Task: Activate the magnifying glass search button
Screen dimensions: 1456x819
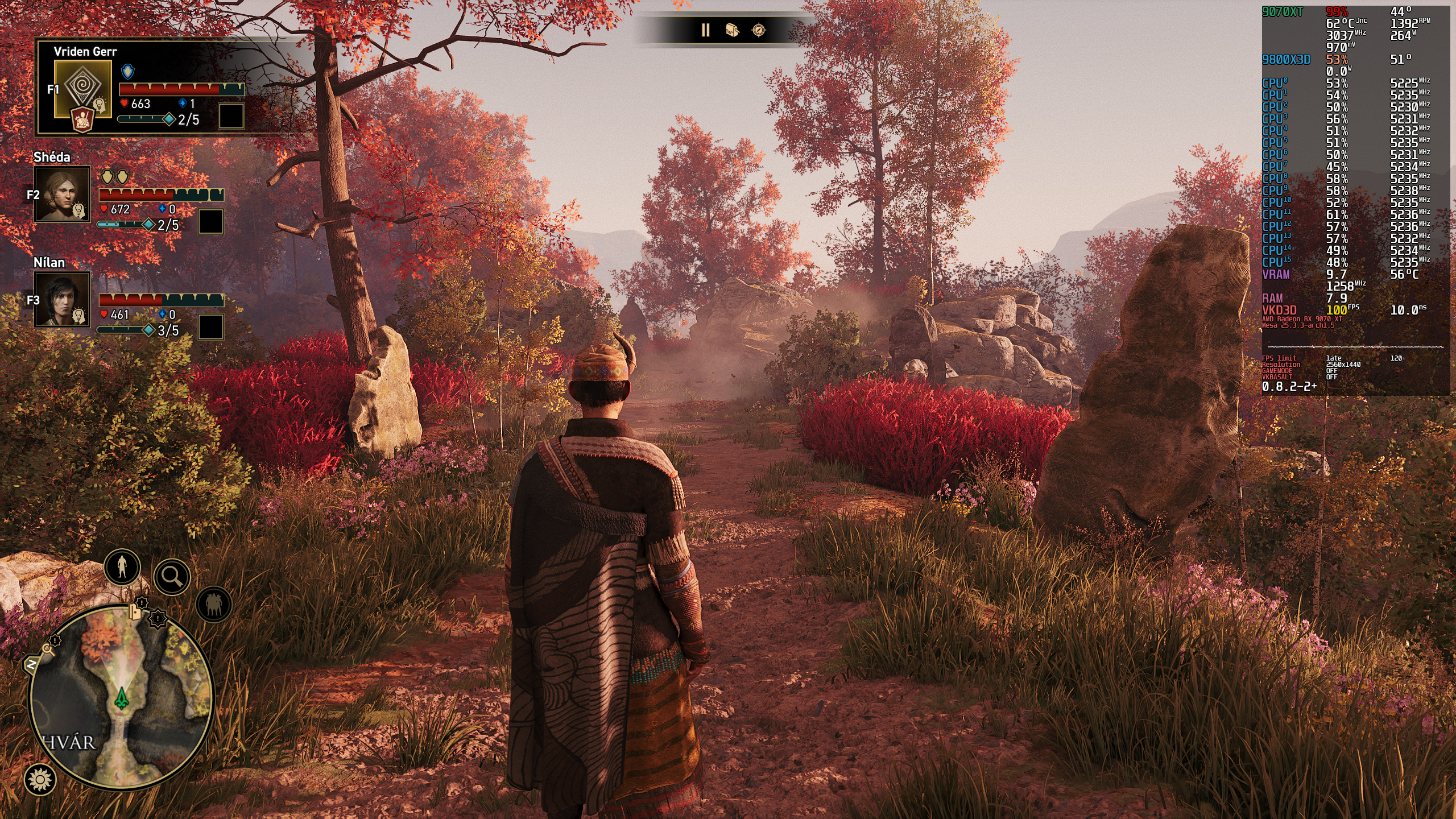Action: [172, 577]
